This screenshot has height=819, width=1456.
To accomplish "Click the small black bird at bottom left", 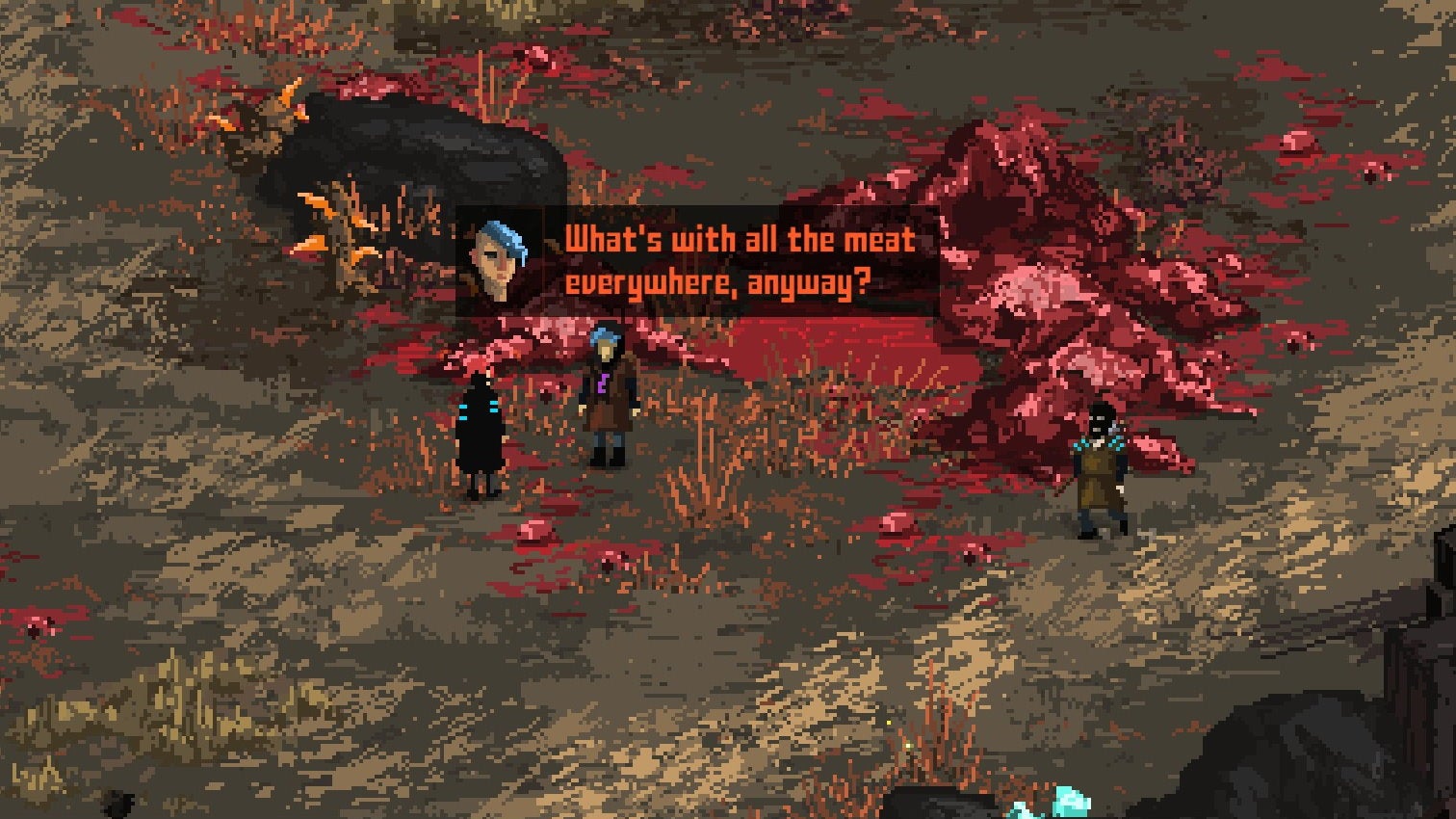I will (117, 803).
